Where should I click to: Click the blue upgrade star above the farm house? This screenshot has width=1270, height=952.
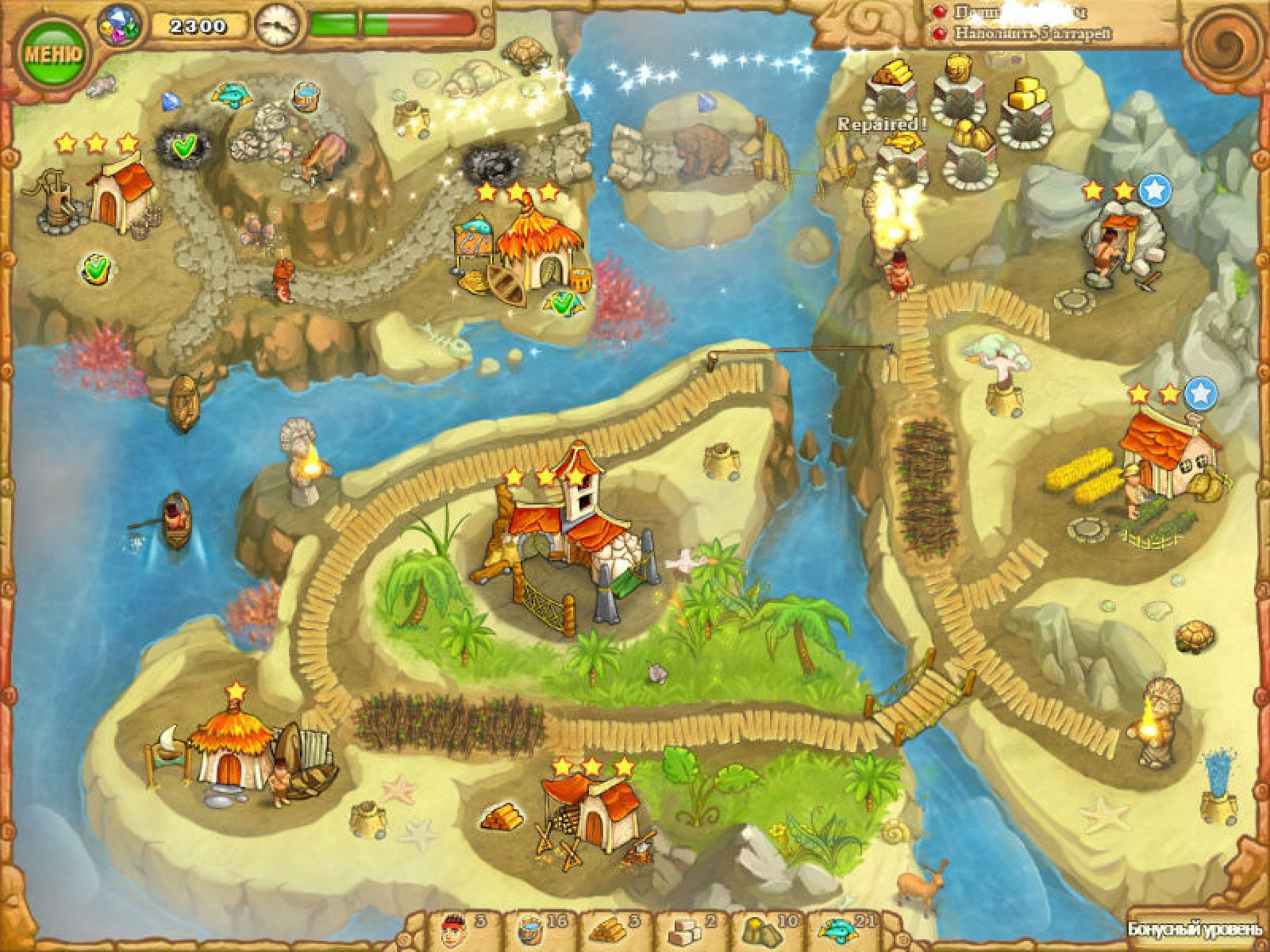pos(1200,393)
